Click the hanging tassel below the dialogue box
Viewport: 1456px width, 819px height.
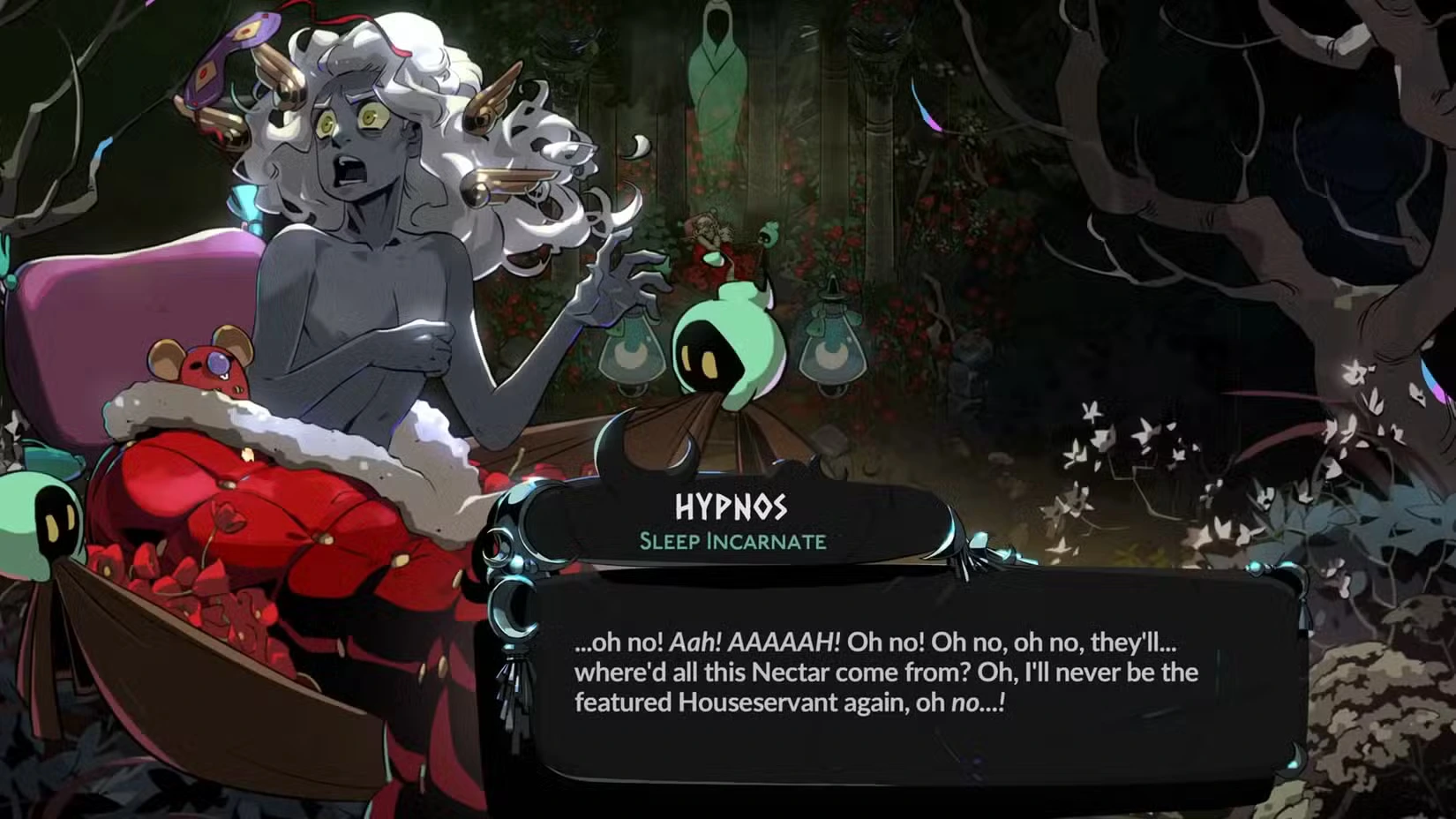pos(516,706)
